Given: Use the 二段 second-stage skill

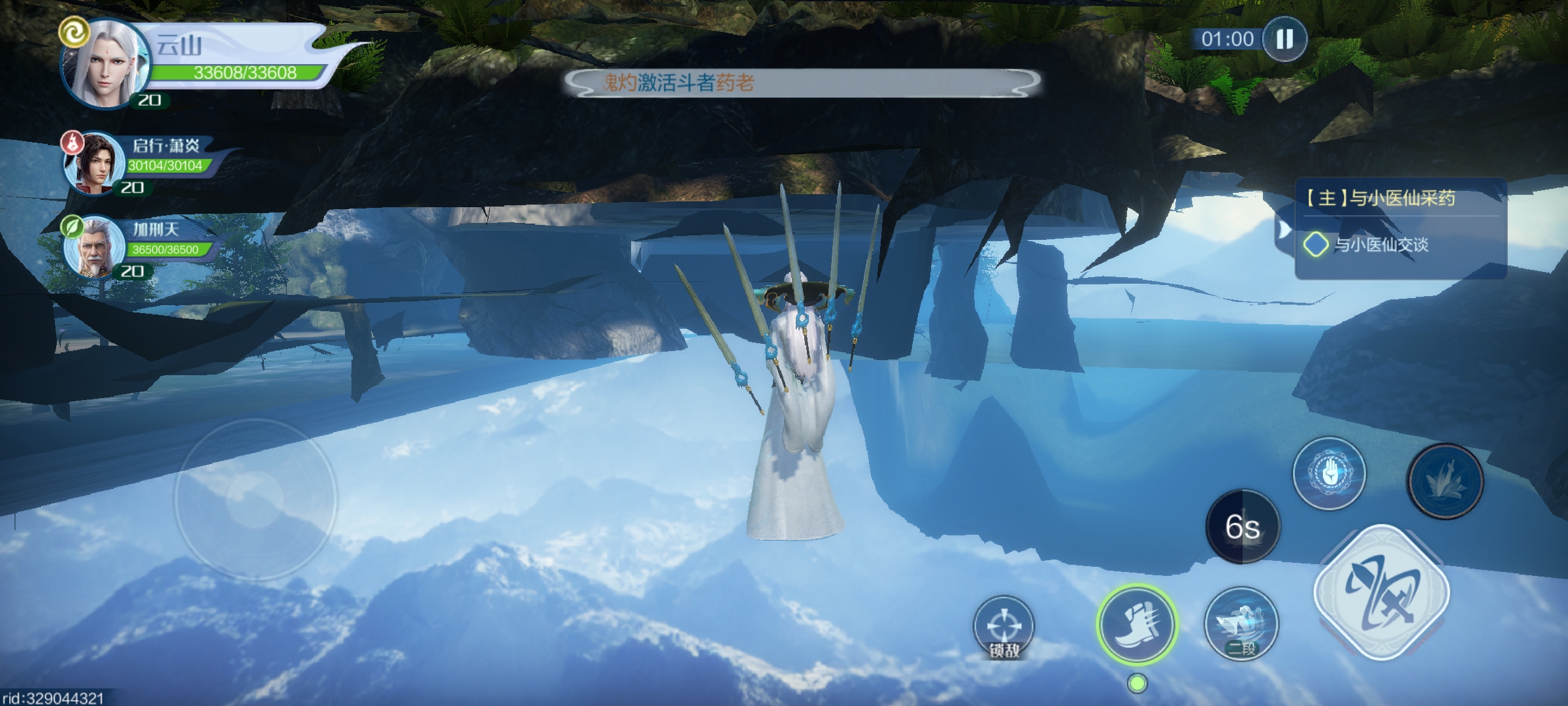Looking at the screenshot, I should pos(1241,623).
